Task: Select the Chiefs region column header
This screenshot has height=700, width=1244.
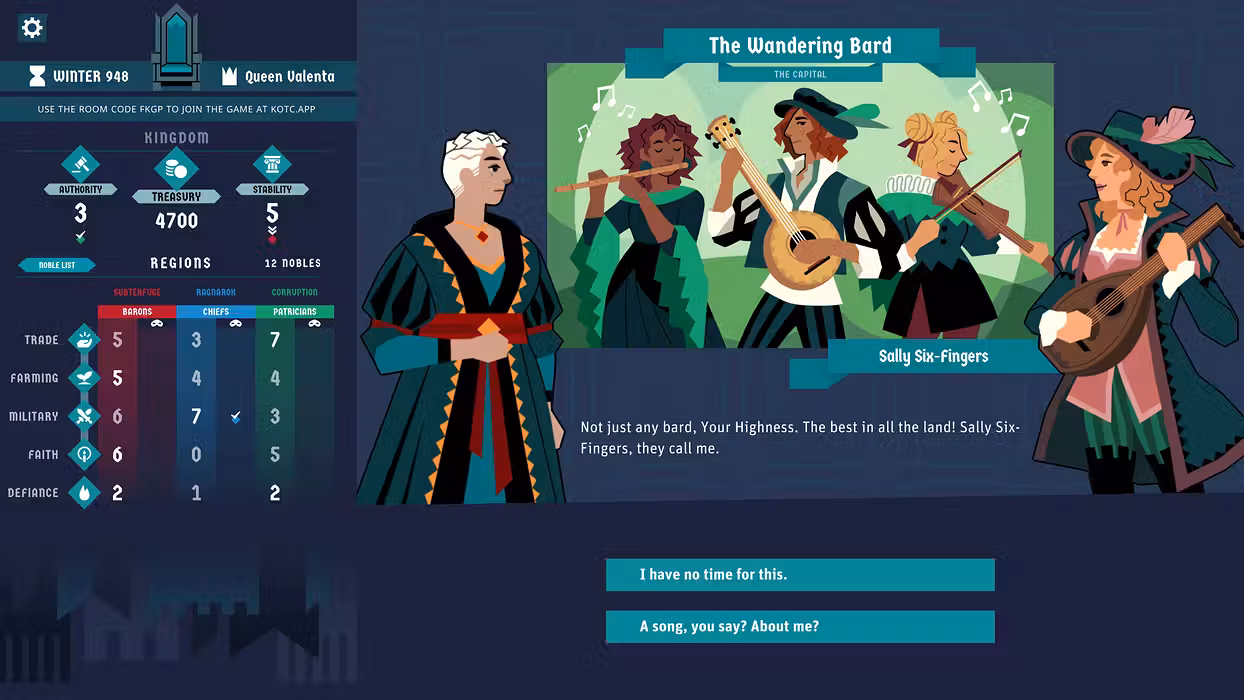Action: (215, 312)
